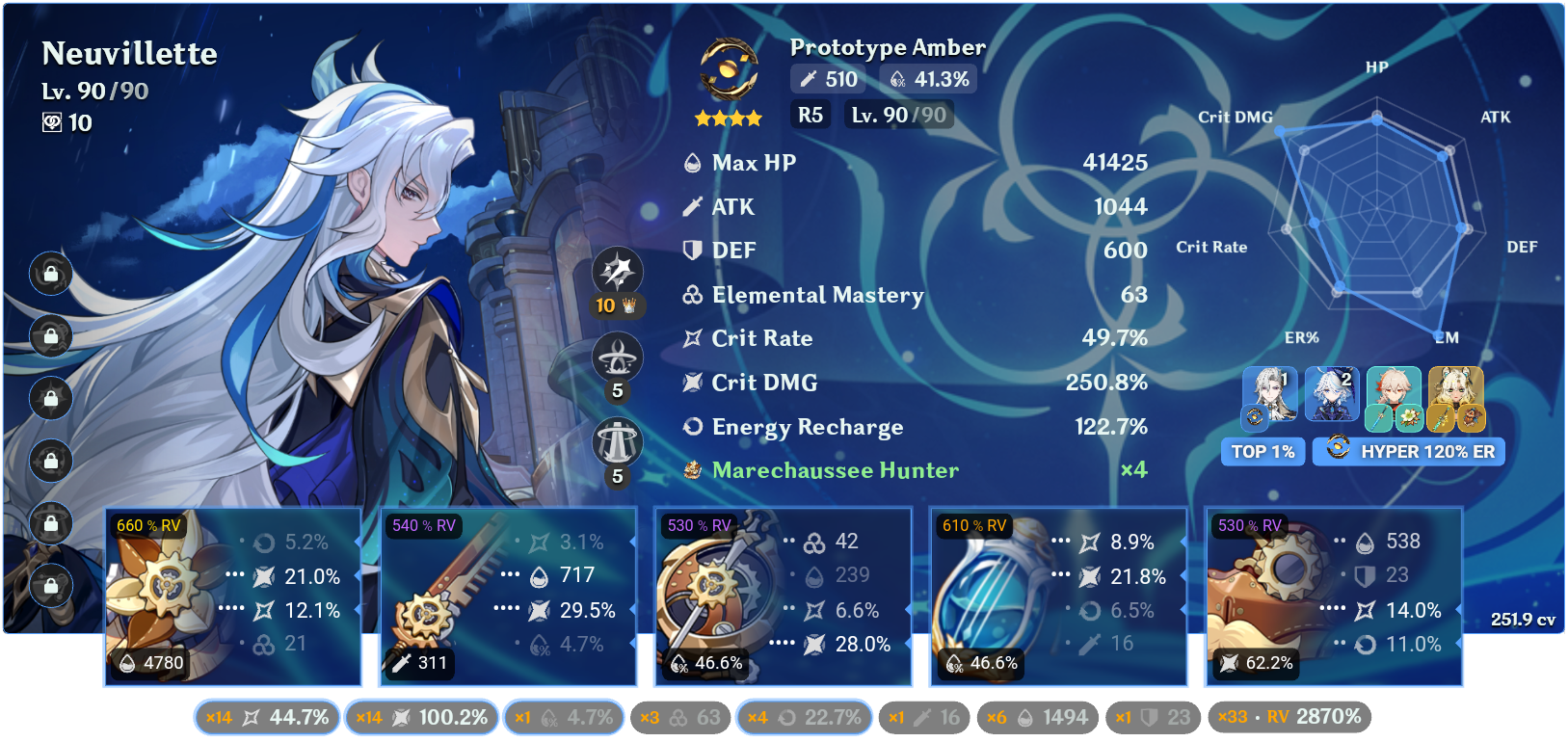
Task: Click the TOP 1% button
Action: pyautogui.click(x=1262, y=451)
